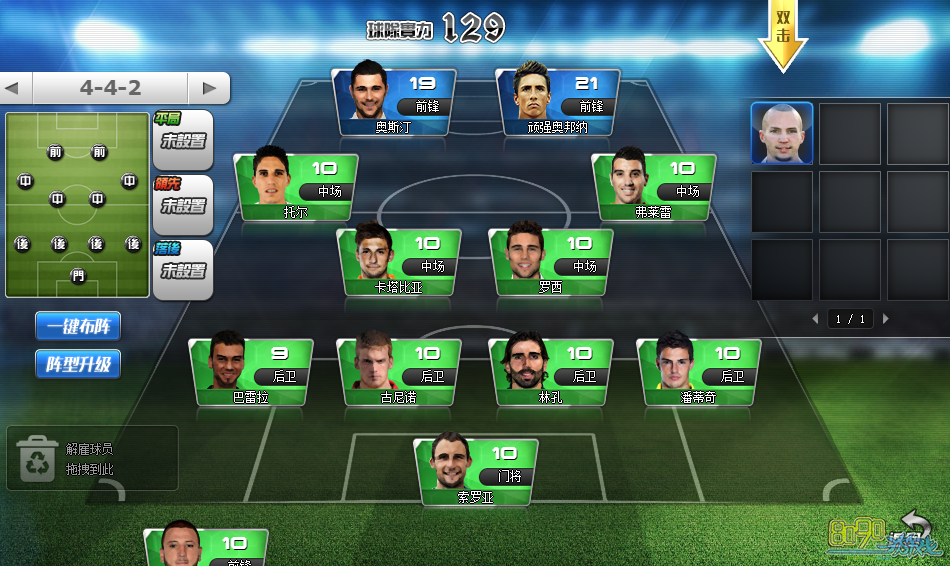Select defender 古尼诺 card
Screen dimensions: 950x566
pyautogui.click(x=400, y=372)
